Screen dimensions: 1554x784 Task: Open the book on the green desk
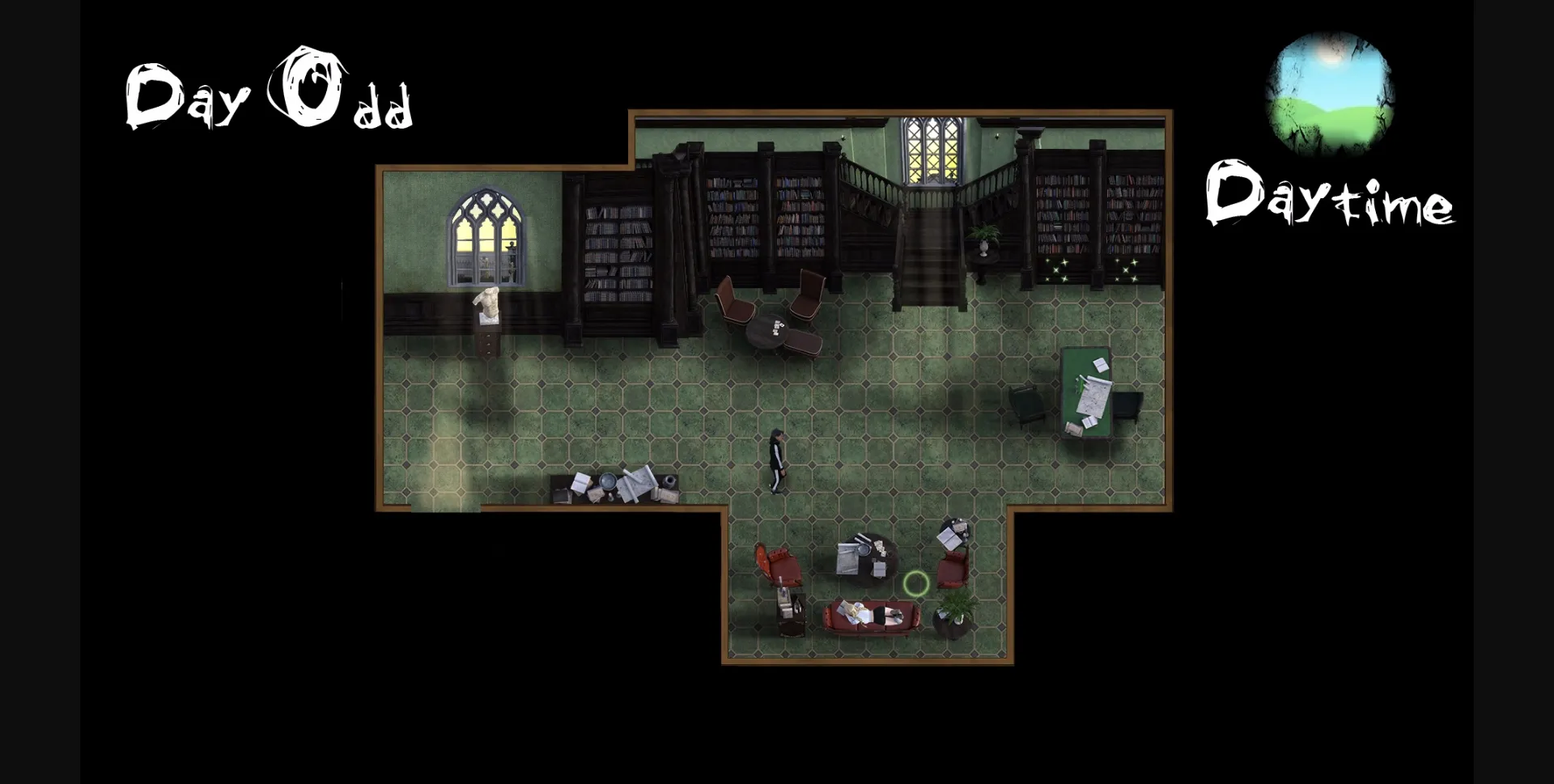click(x=1100, y=364)
